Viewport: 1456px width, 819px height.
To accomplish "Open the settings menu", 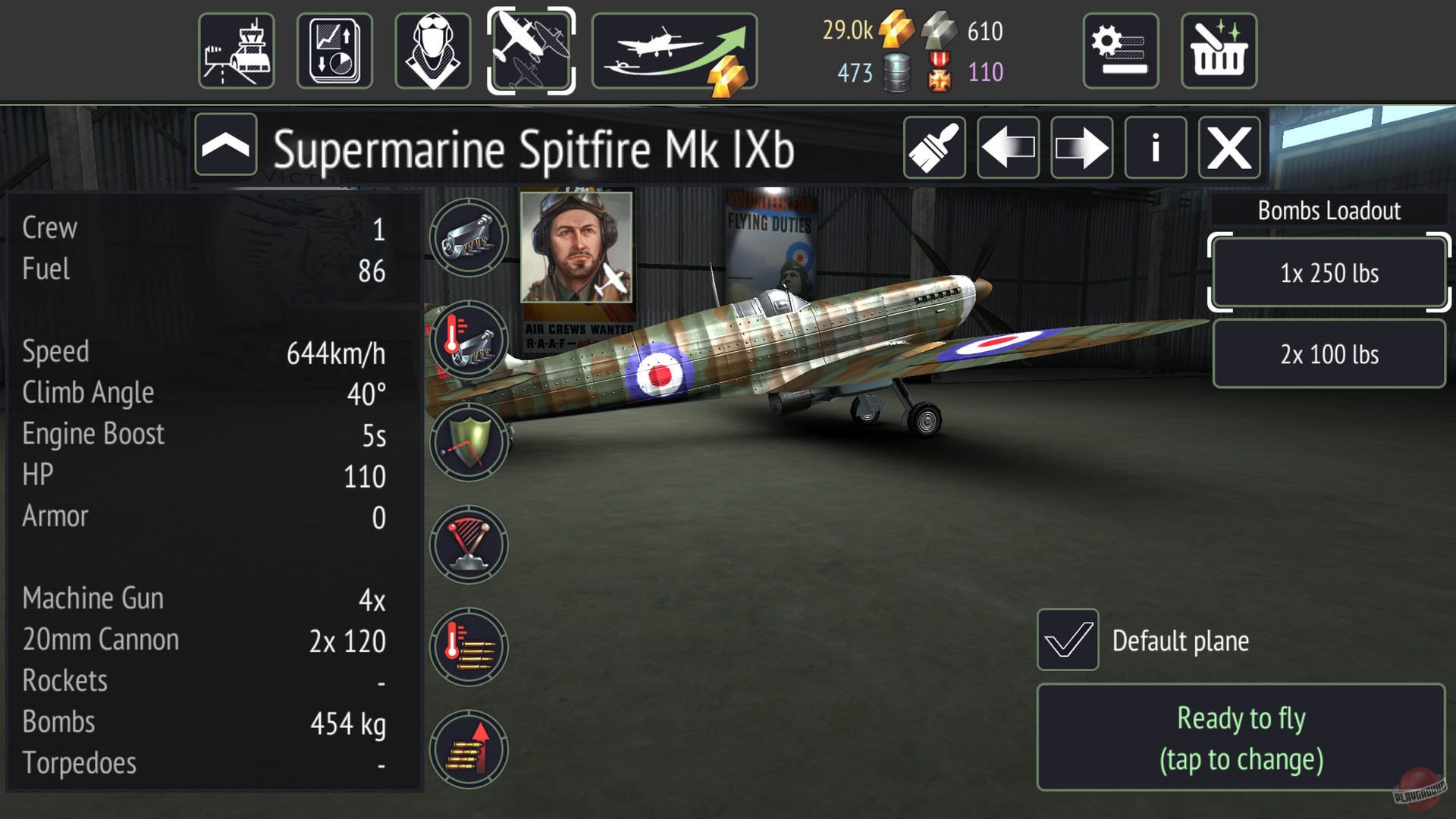I will 1120,49.
